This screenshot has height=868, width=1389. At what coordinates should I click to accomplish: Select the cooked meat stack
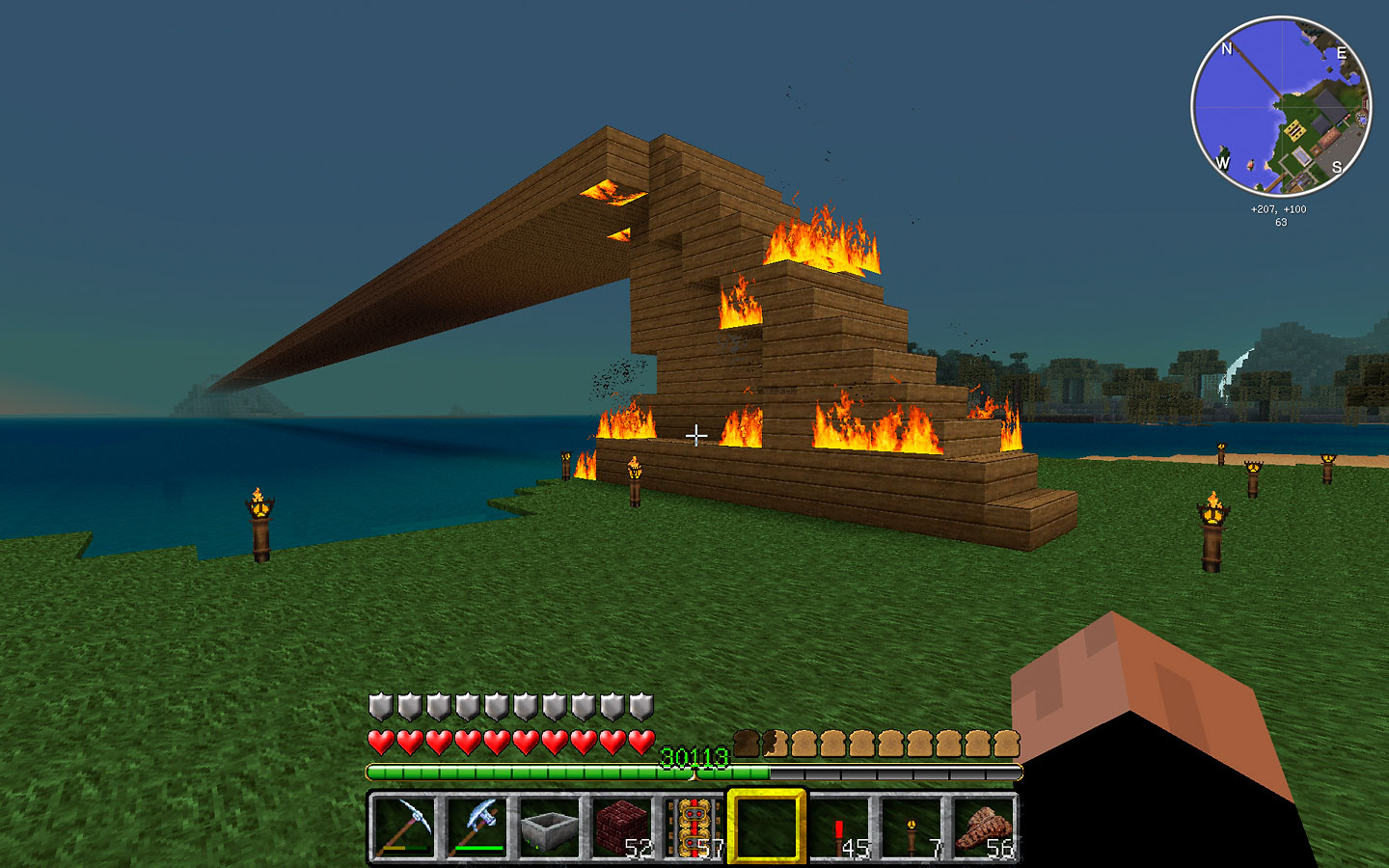tap(984, 827)
